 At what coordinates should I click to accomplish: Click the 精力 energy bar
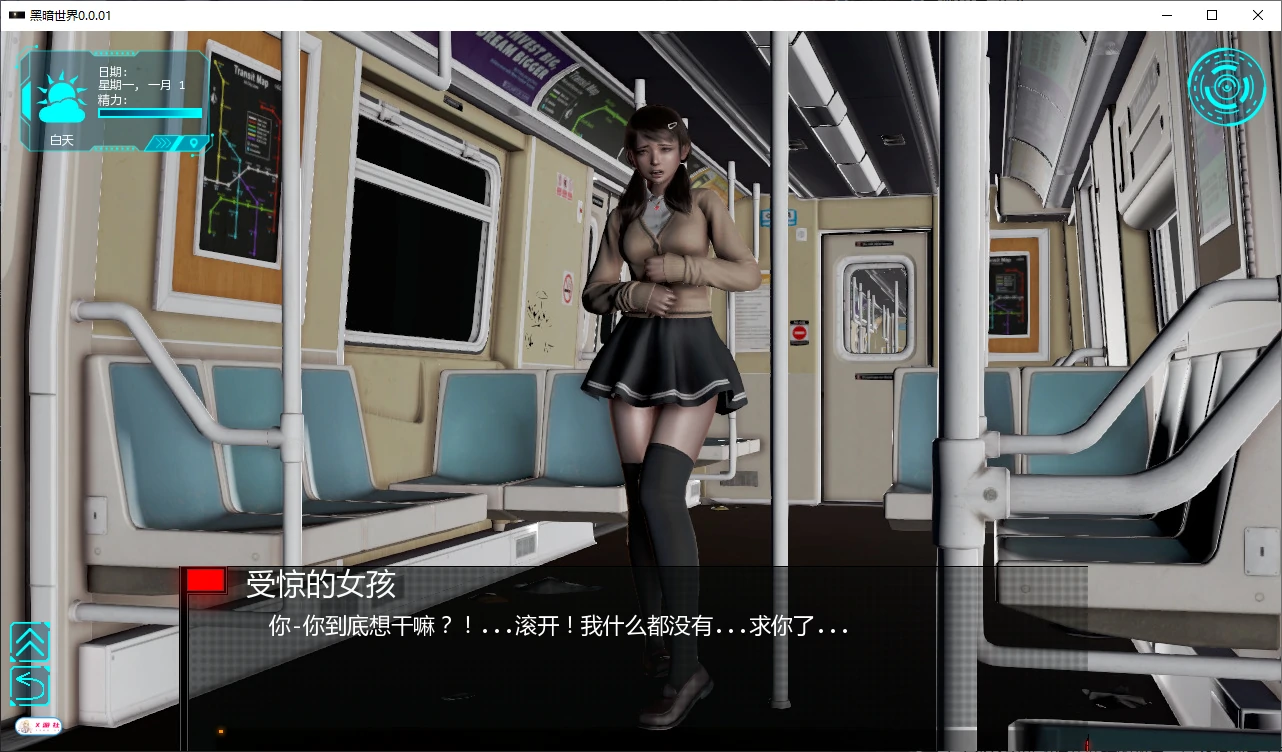point(149,113)
